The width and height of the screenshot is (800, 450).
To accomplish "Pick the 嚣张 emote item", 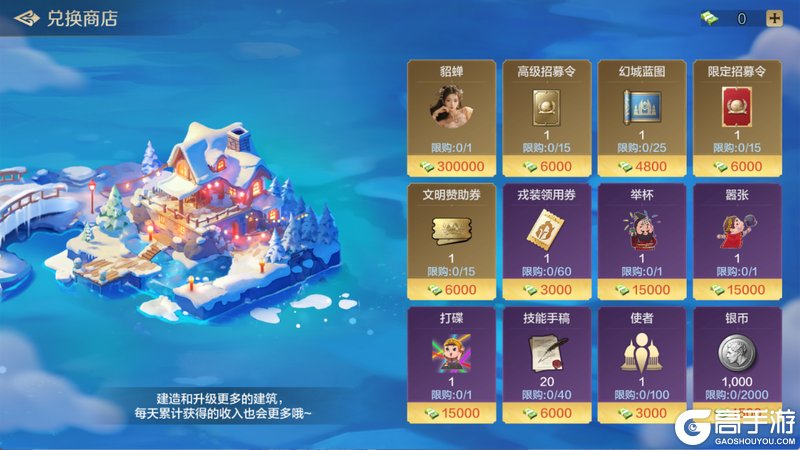I will pyautogui.click(x=736, y=231).
